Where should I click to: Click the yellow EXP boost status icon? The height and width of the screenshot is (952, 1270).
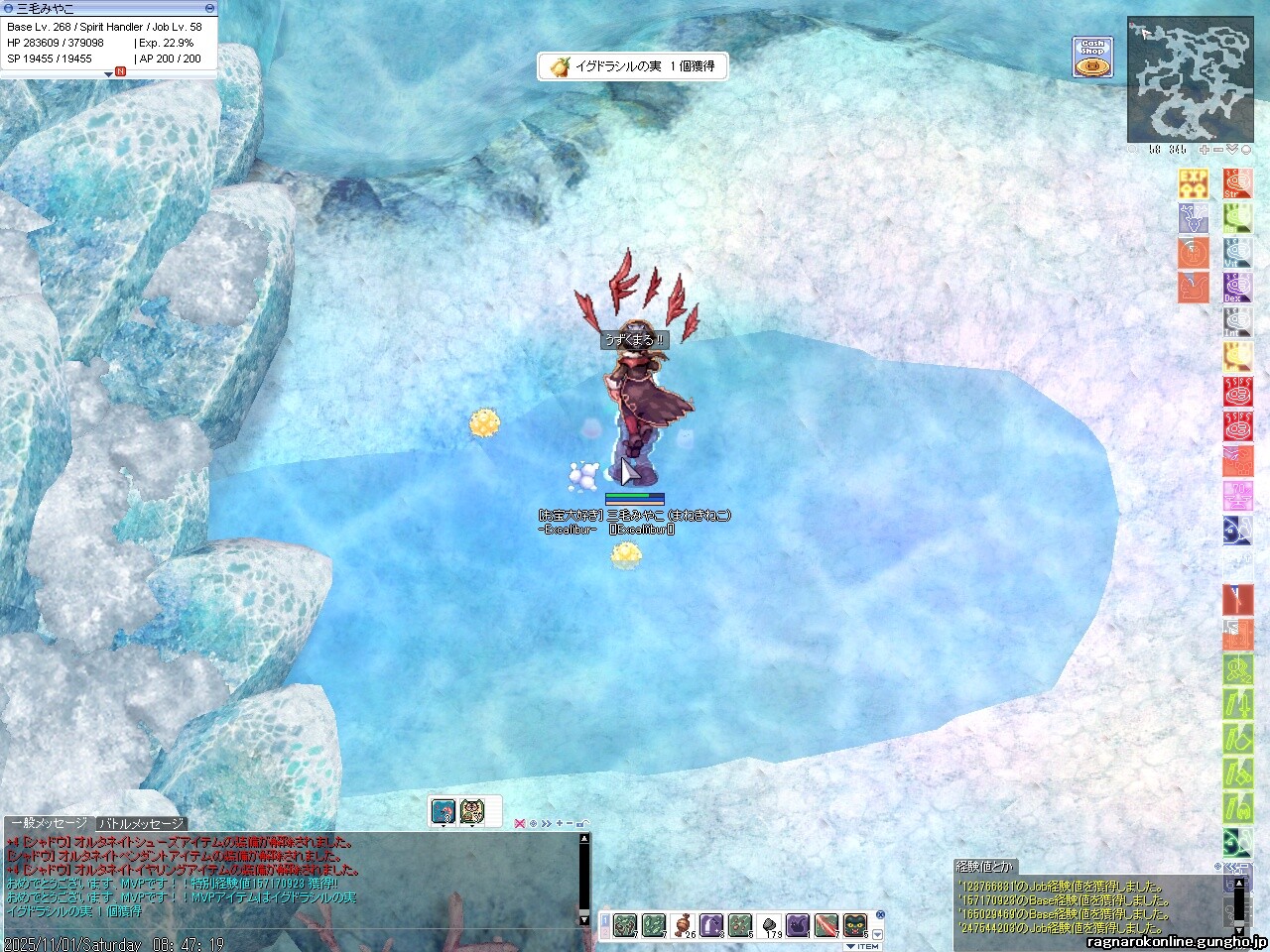(x=1193, y=183)
